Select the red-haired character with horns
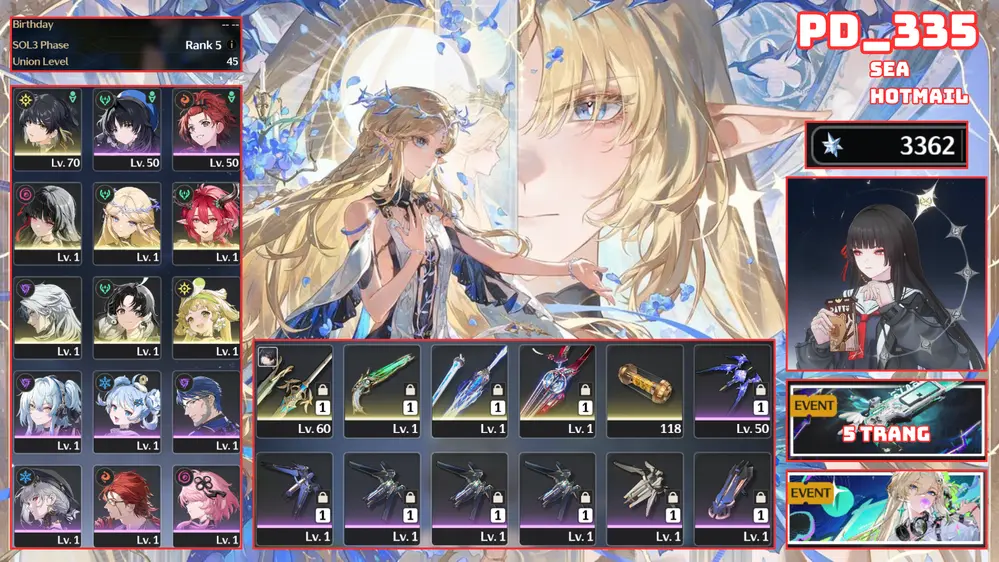 point(206,222)
